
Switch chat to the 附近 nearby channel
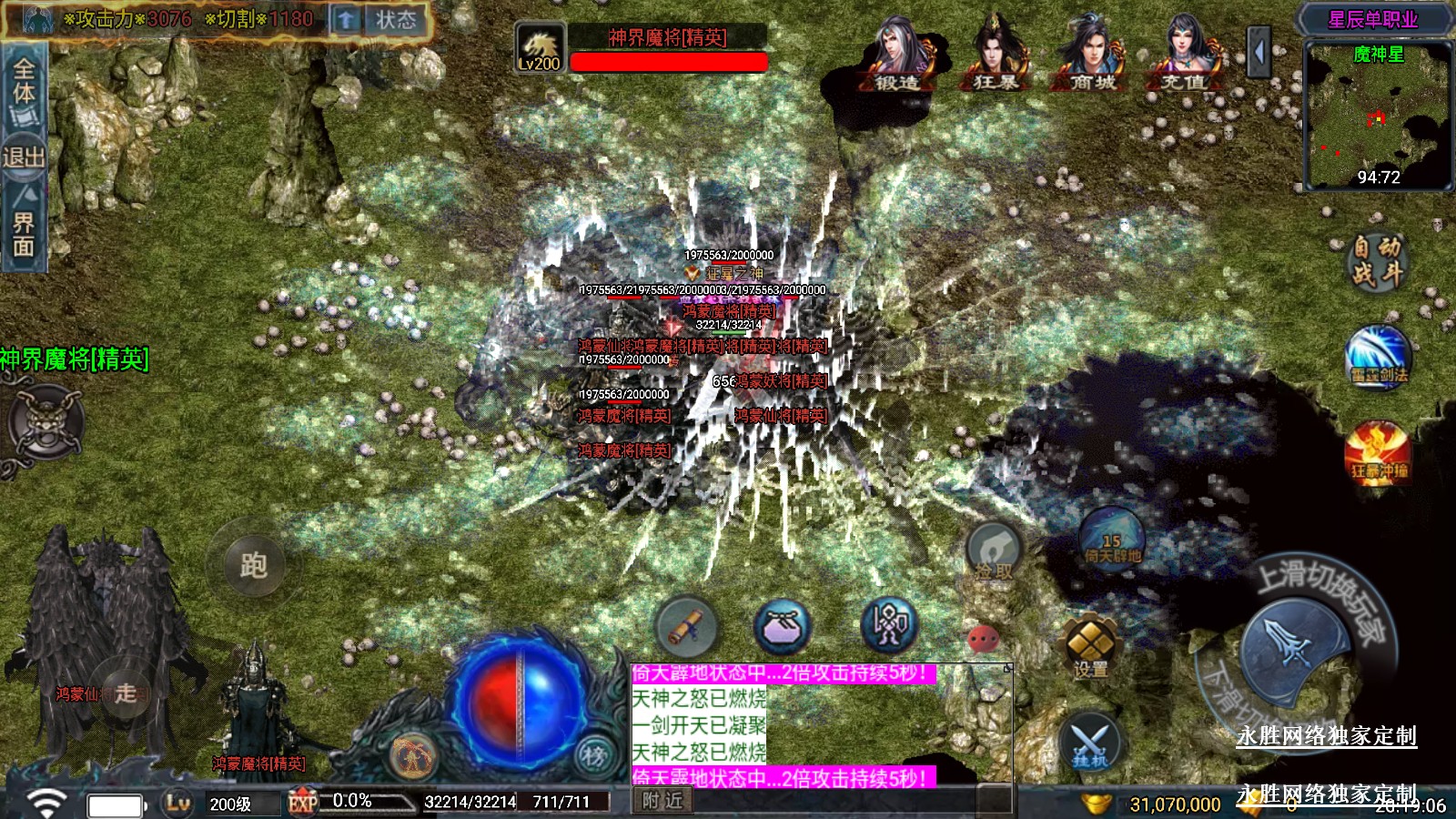(662, 801)
